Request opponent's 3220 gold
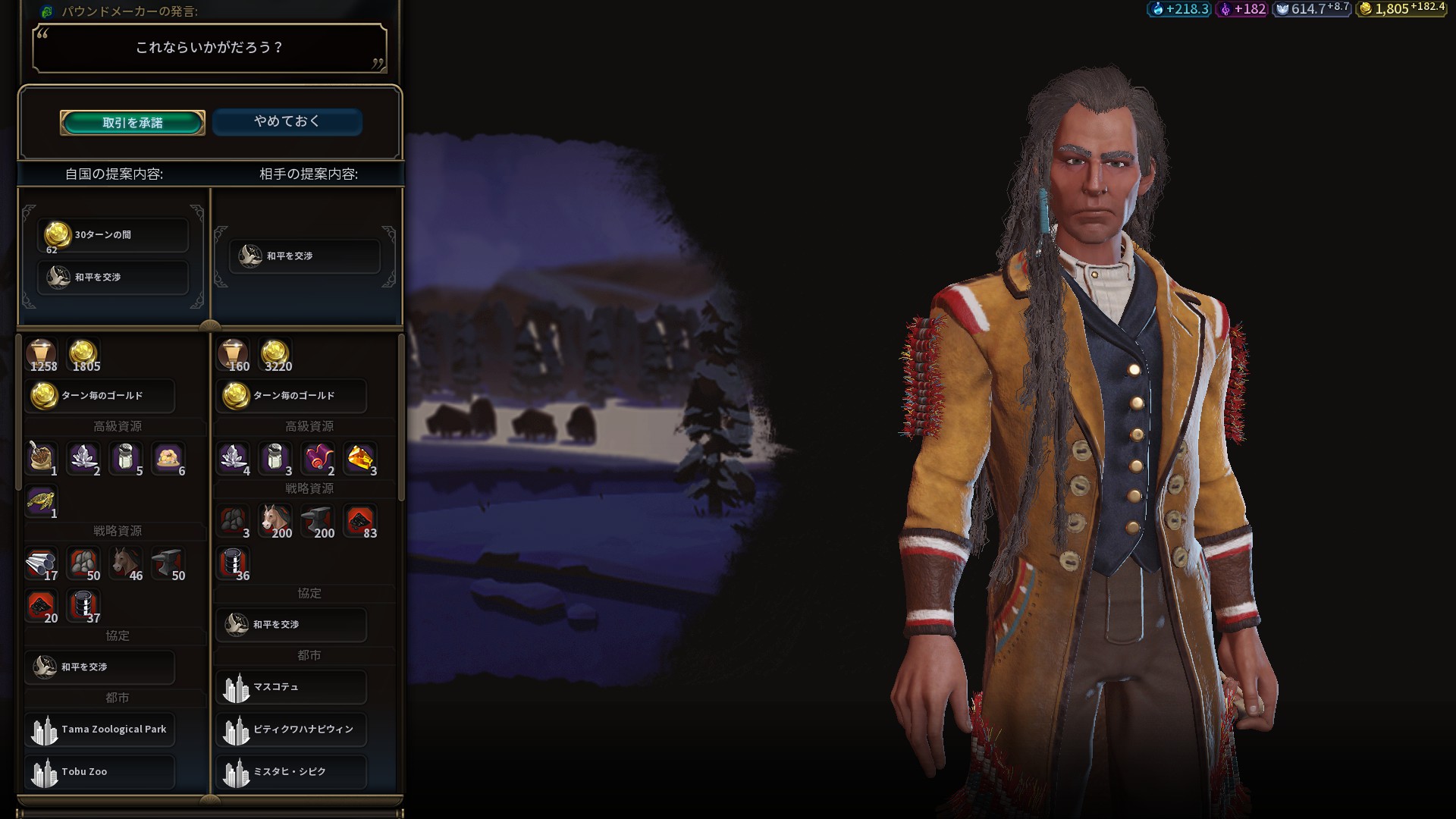This screenshot has width=1456, height=819. pos(276,355)
